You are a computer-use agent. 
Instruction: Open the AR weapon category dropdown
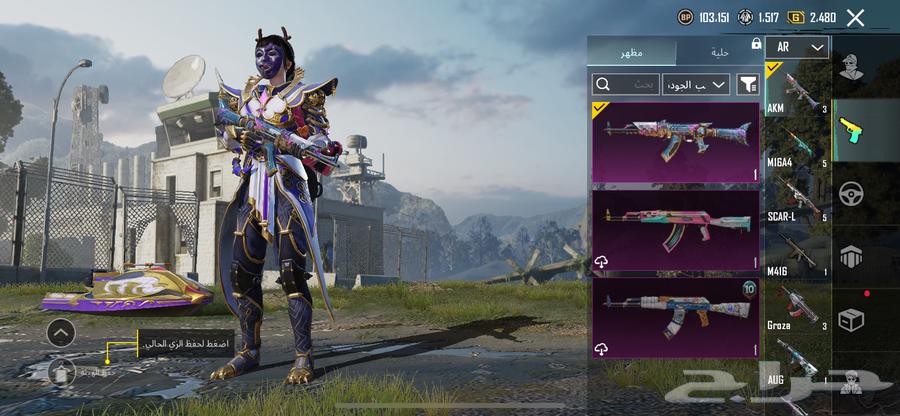pos(798,47)
